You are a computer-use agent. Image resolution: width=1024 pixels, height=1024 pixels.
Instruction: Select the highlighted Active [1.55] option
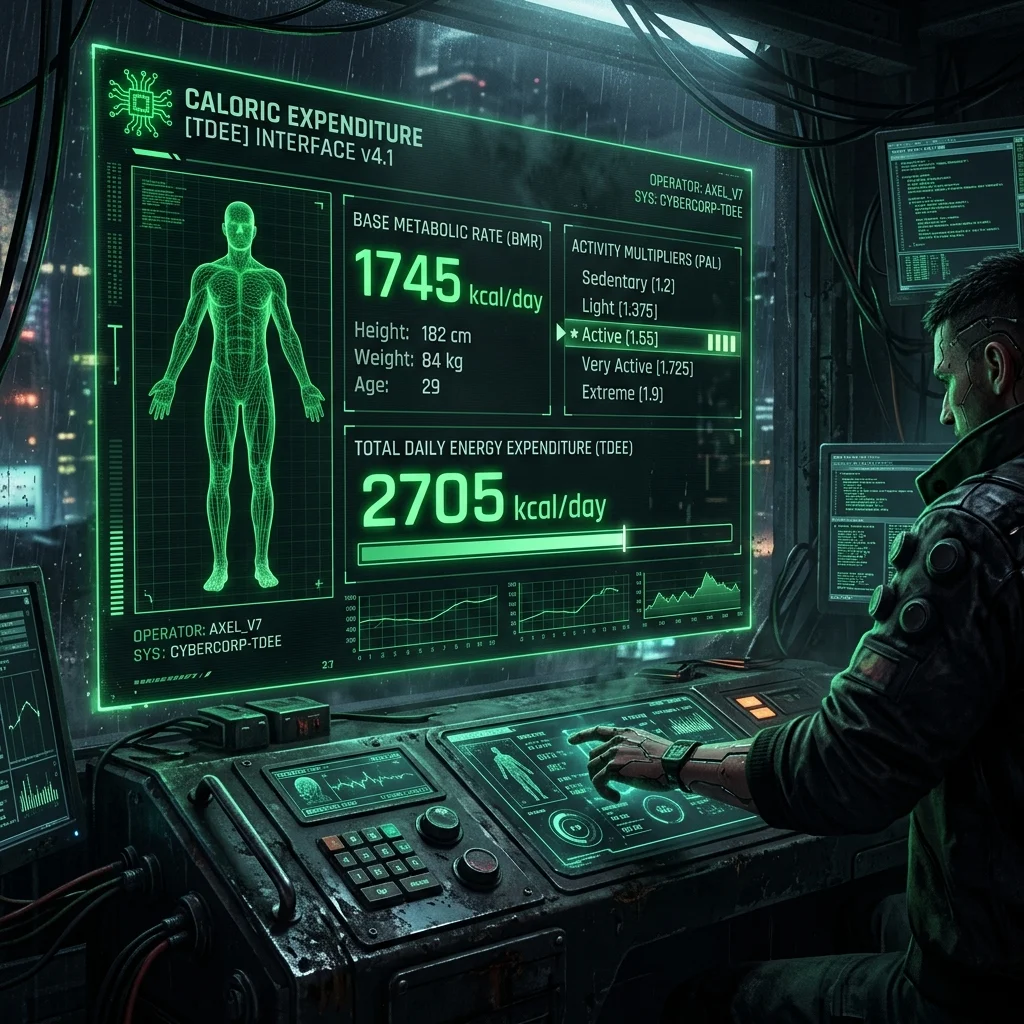(650, 338)
